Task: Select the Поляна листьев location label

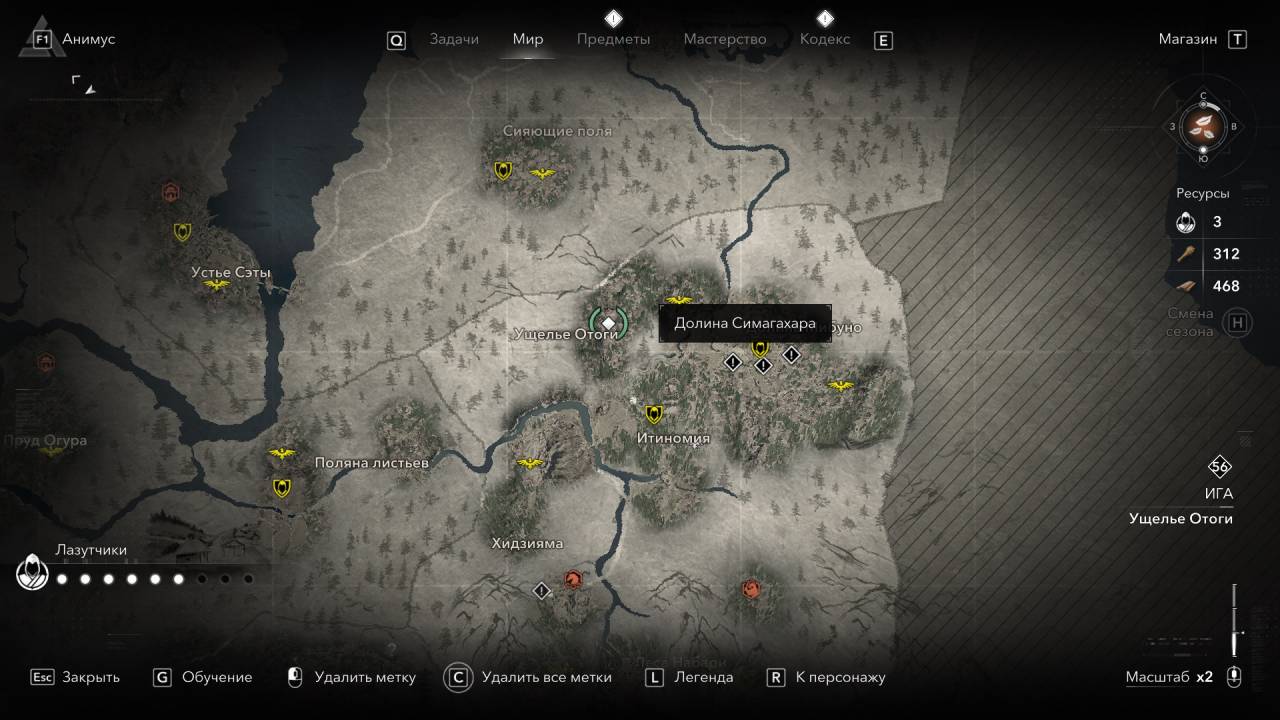Action: tap(371, 463)
